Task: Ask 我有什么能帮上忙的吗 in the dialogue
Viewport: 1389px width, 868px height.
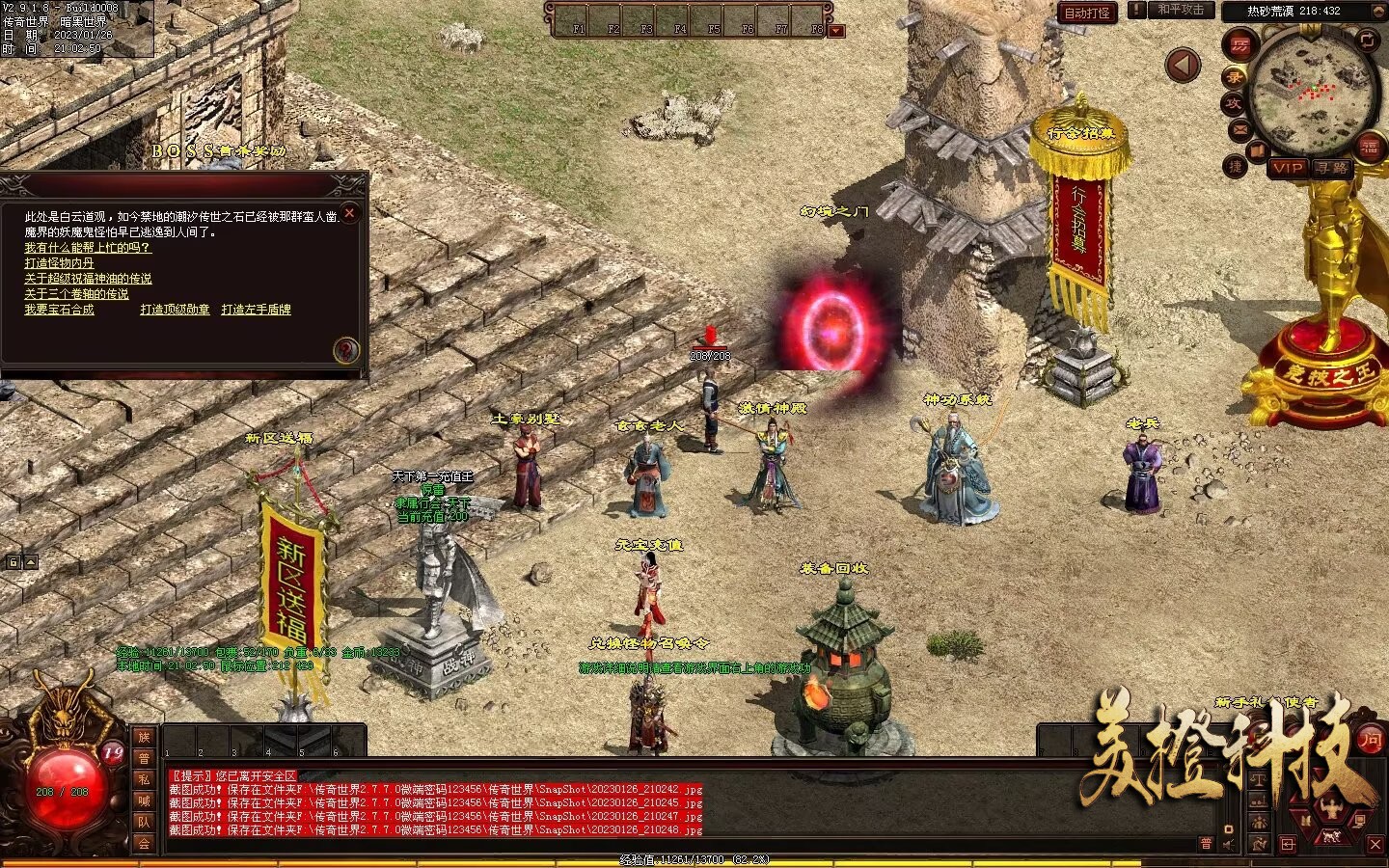Action: pos(88,248)
